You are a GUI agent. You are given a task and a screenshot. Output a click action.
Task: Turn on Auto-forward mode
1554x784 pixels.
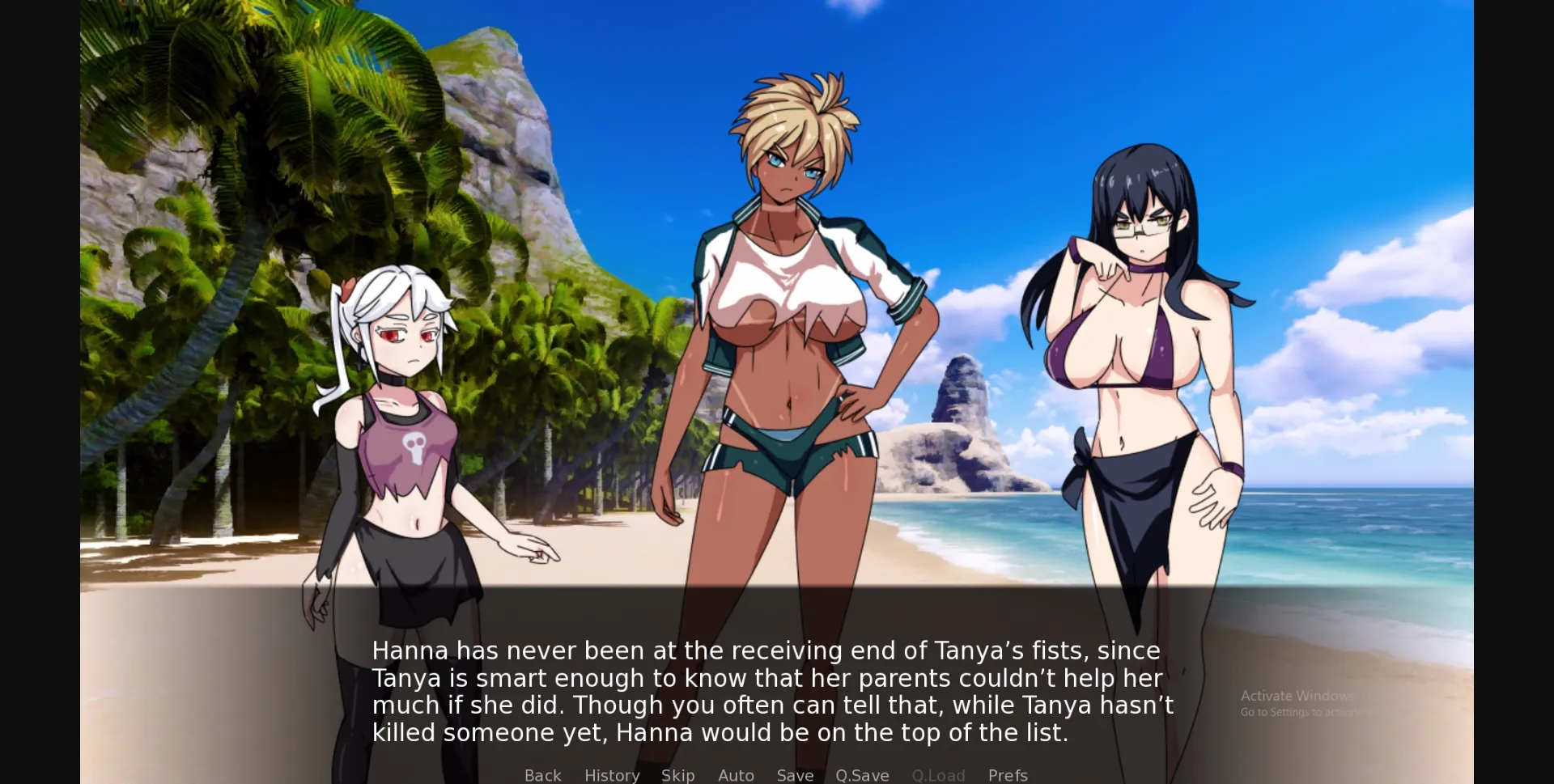[x=736, y=775]
